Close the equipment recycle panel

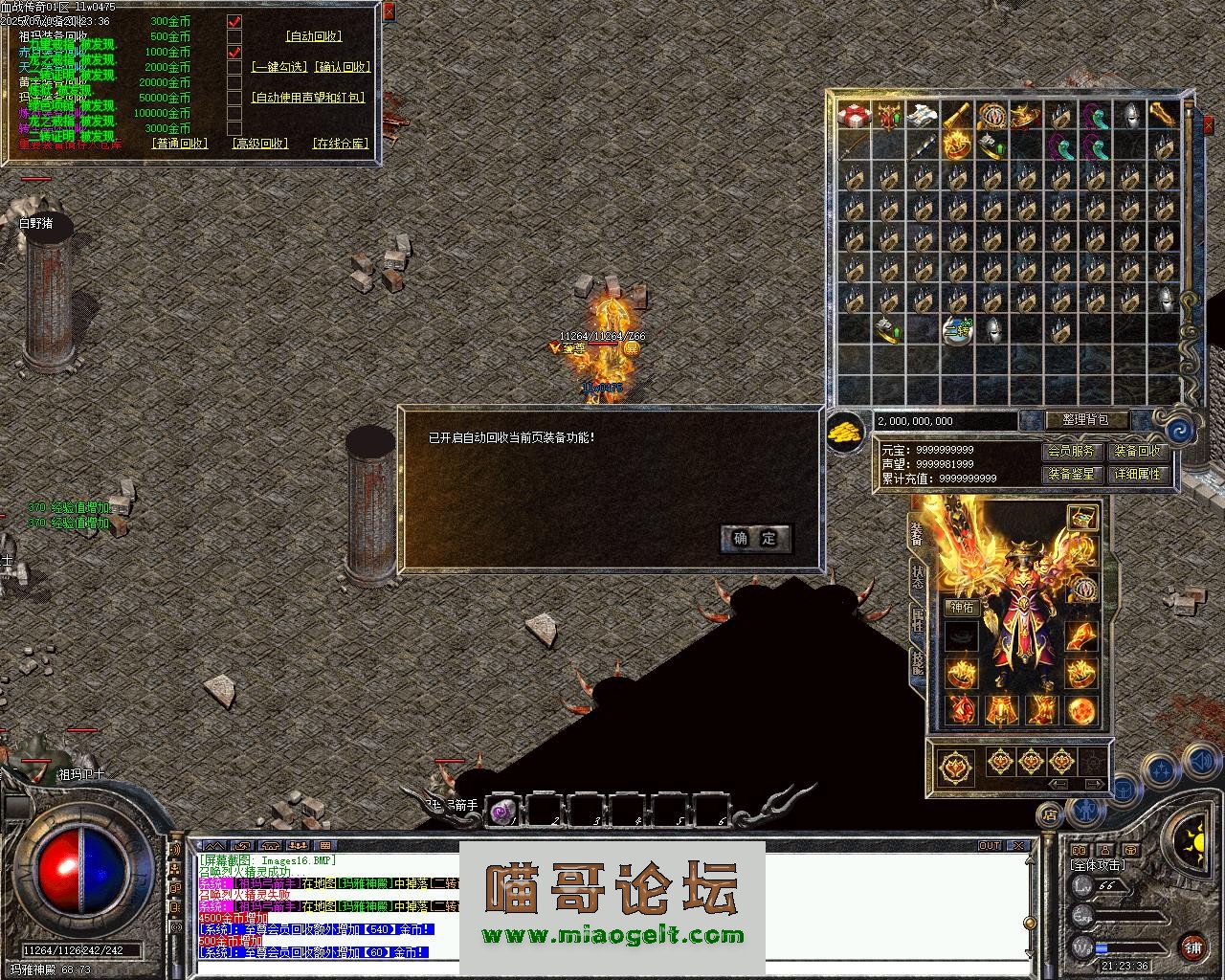click(x=388, y=11)
